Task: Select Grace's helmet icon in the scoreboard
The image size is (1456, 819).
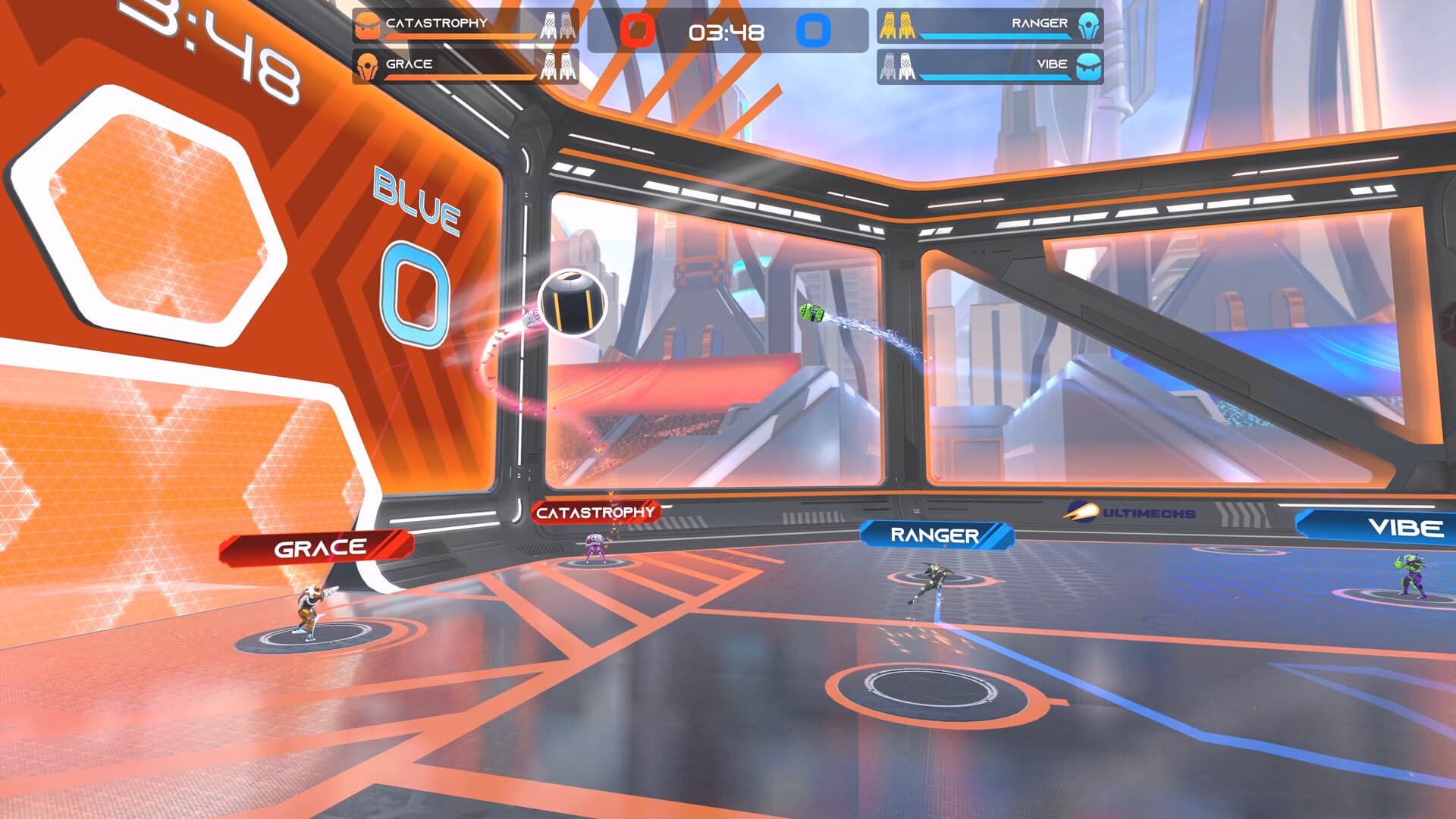Action: click(x=367, y=64)
